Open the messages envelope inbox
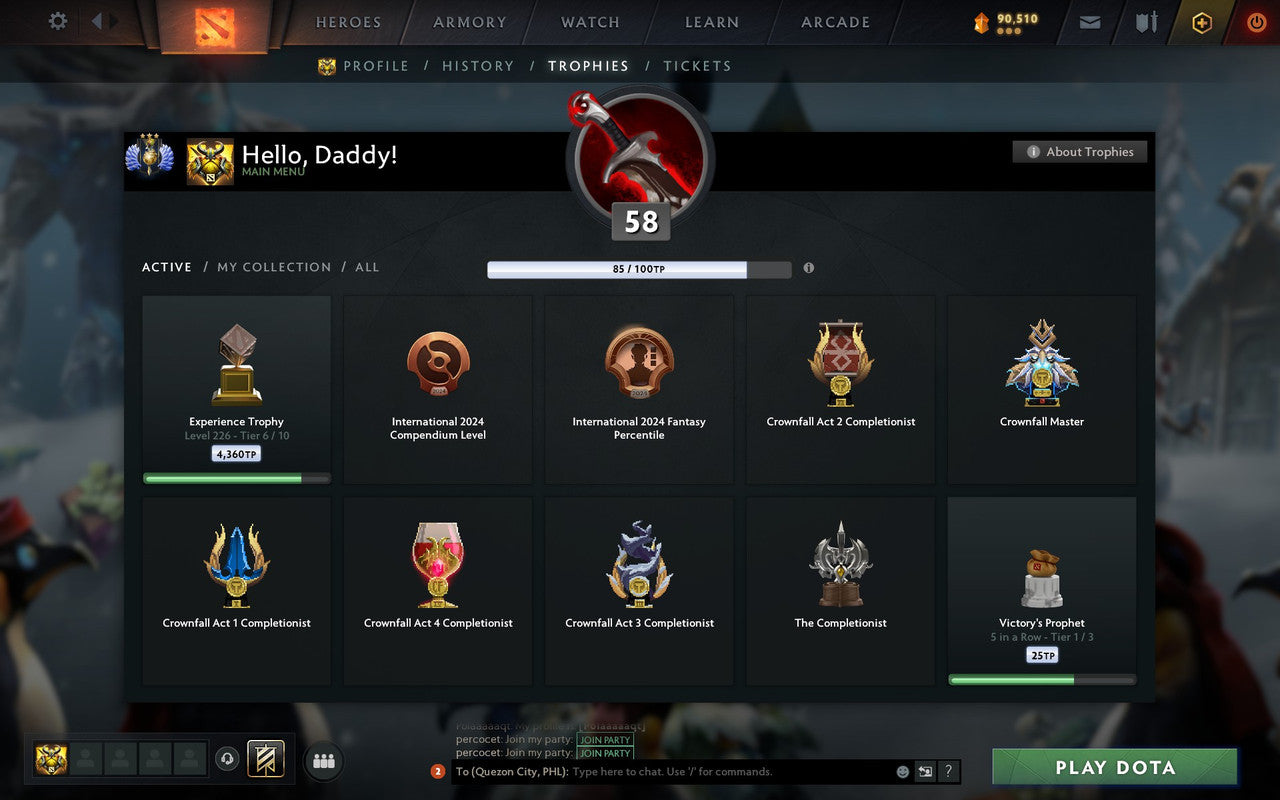Screen dimensions: 1280x800 (1089, 22)
